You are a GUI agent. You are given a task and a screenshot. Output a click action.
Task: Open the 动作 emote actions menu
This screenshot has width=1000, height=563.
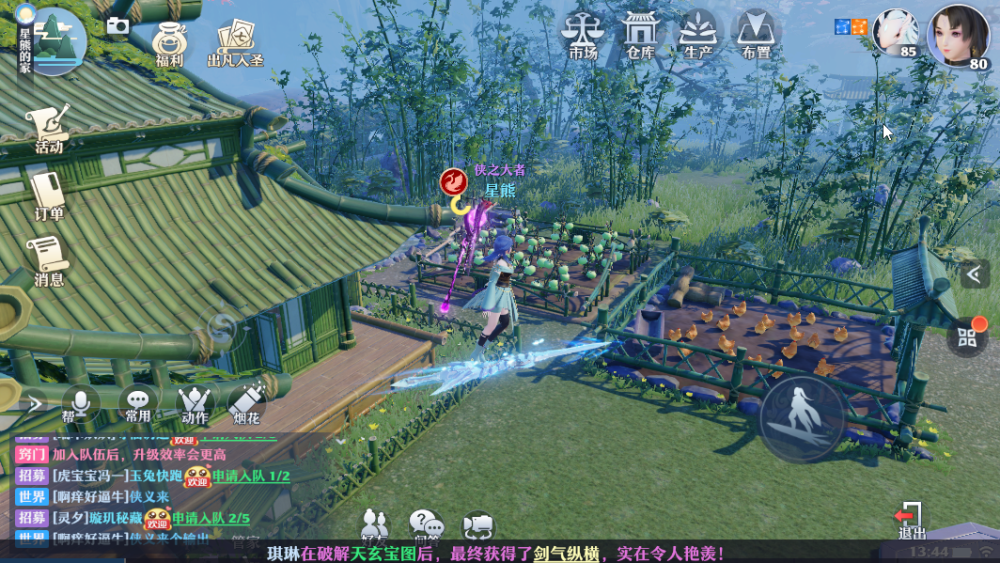195,402
